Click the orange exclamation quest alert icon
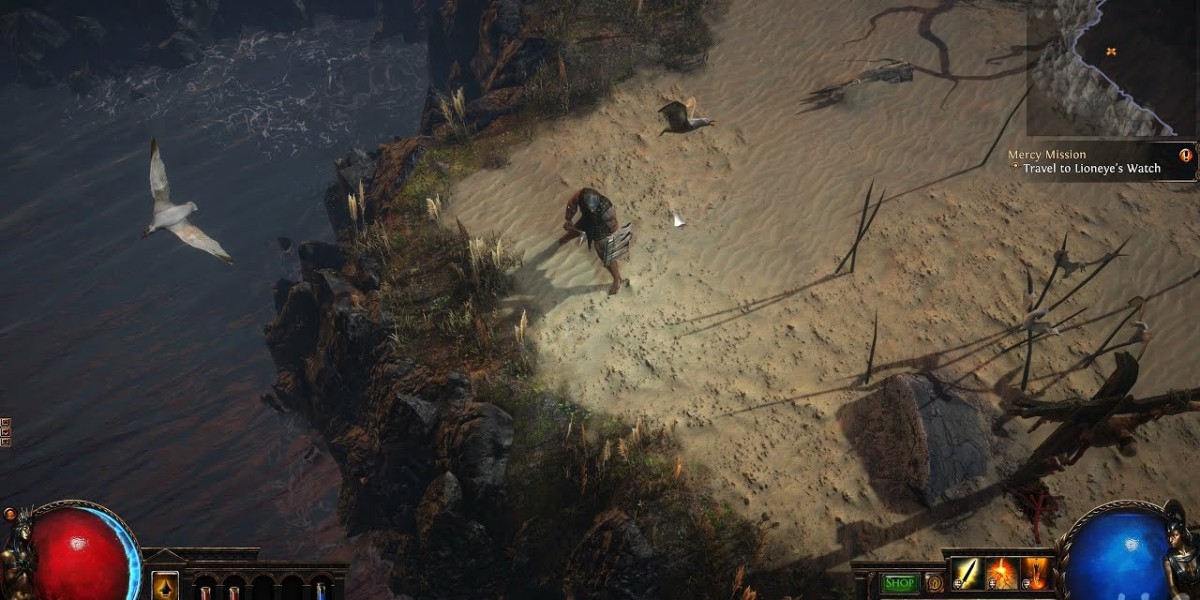This screenshot has width=1200, height=600. click(x=1185, y=155)
